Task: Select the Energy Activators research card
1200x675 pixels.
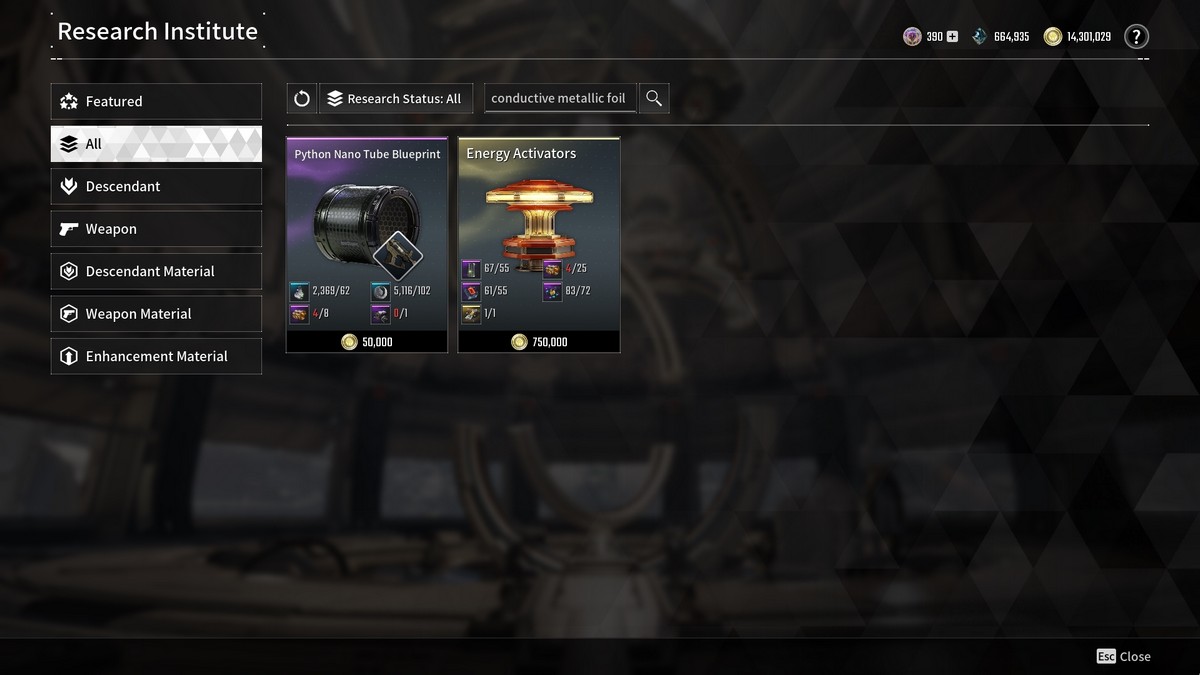Action: (539, 245)
